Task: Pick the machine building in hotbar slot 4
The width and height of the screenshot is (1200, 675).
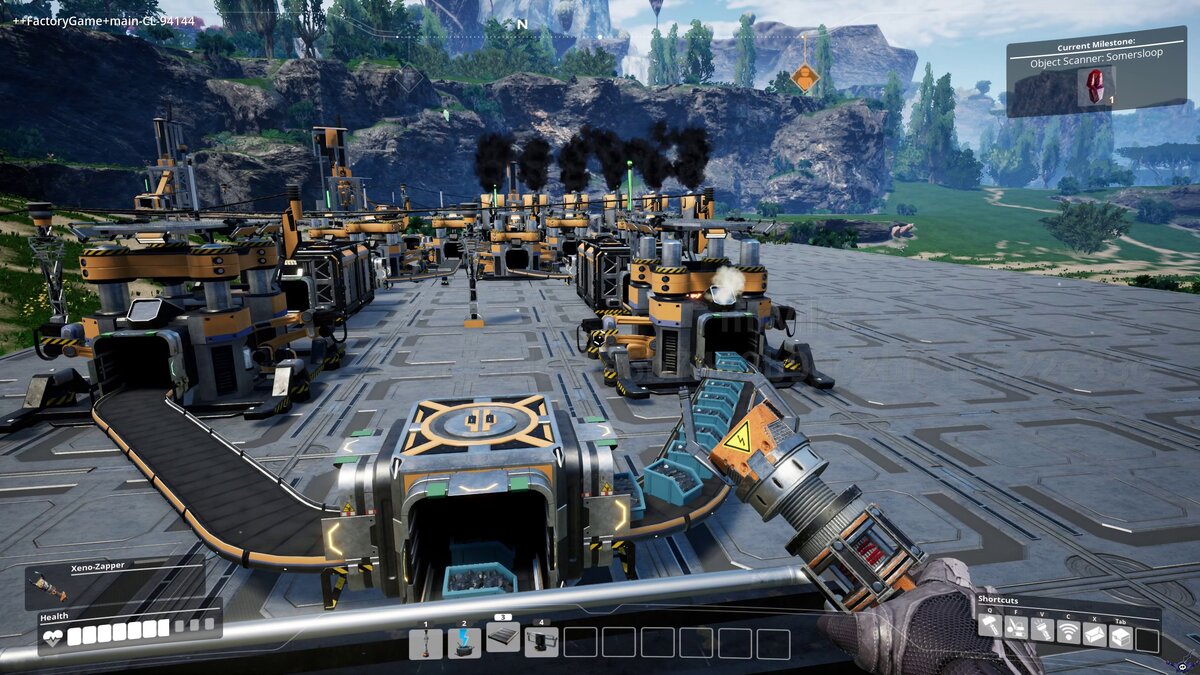Action: [x=541, y=642]
